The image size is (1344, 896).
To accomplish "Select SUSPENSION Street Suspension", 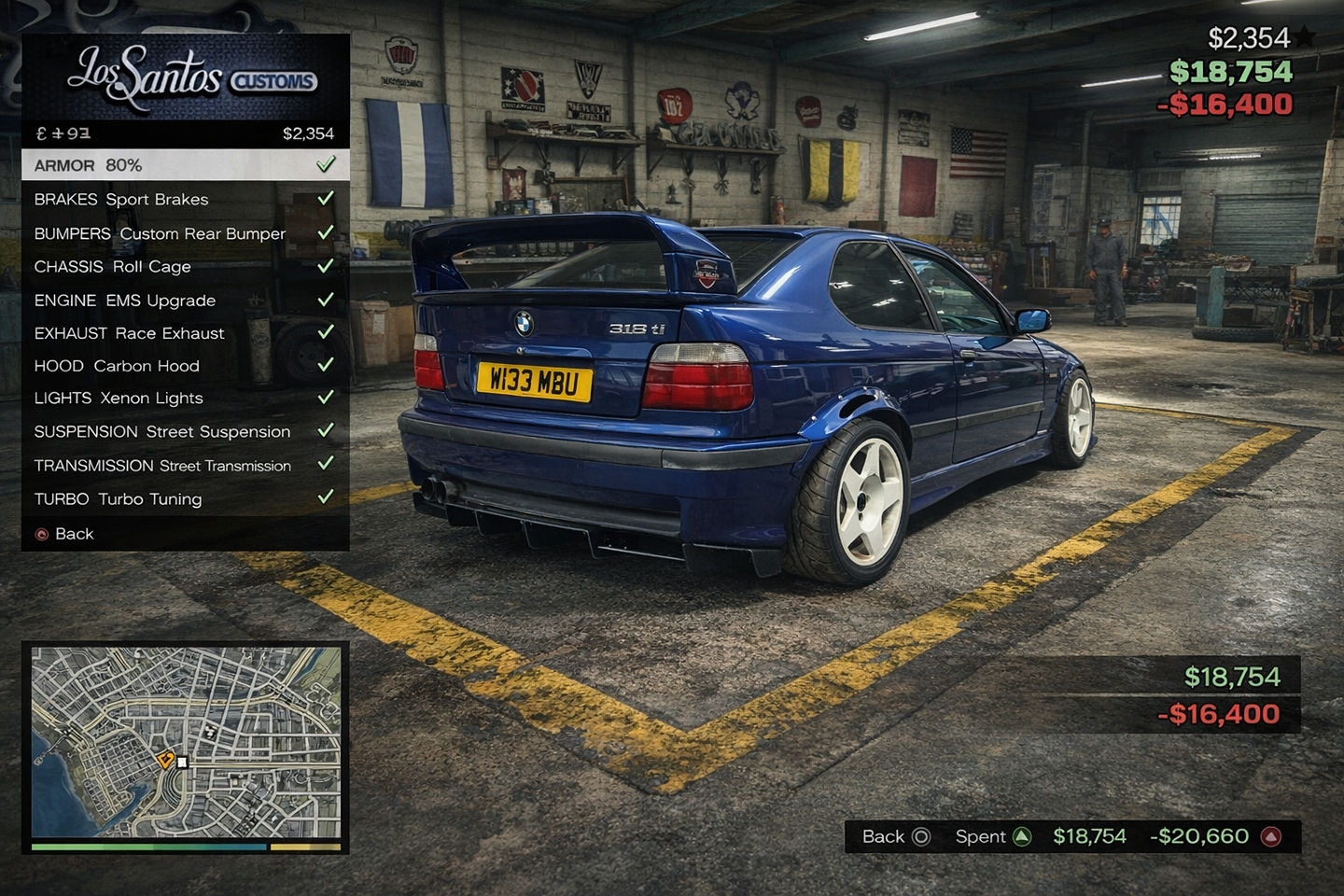I will pos(185,431).
